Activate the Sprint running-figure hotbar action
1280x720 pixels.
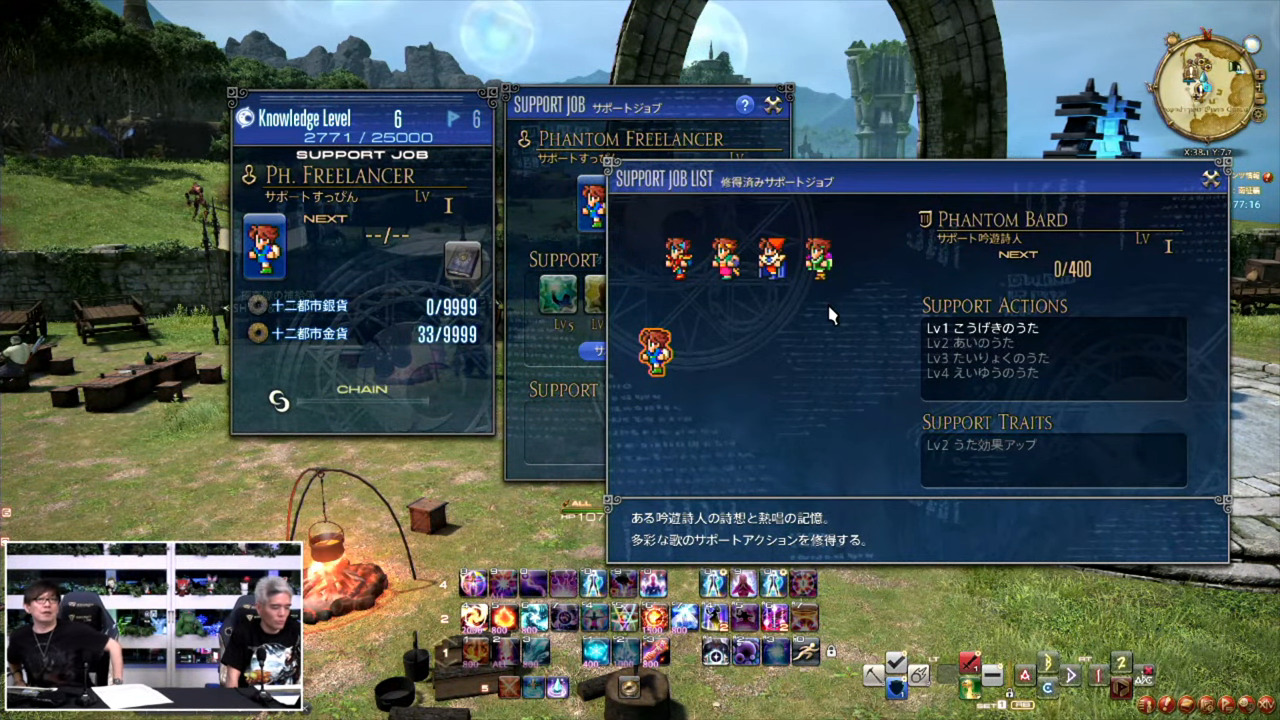(805, 651)
